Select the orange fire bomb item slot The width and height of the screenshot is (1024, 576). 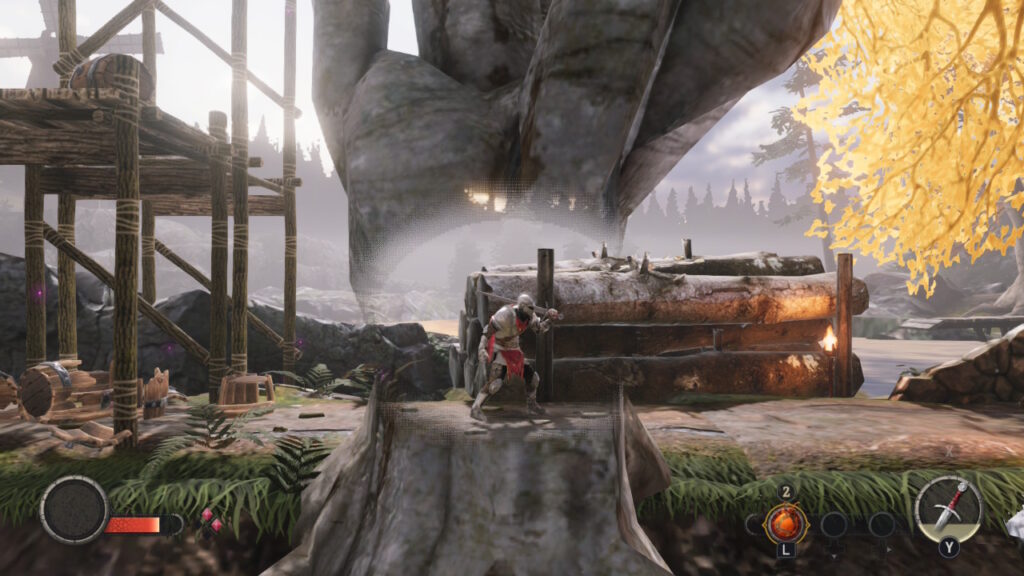(x=786, y=523)
